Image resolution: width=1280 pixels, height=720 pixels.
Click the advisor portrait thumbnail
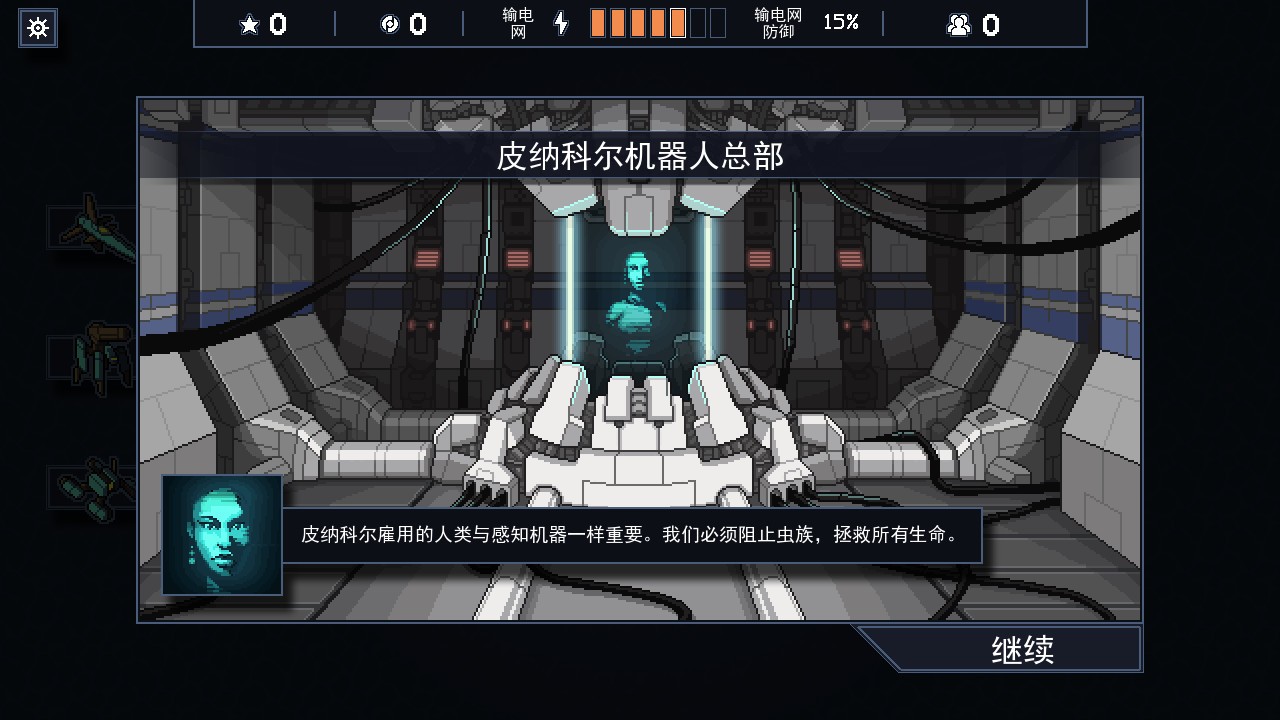[221, 534]
